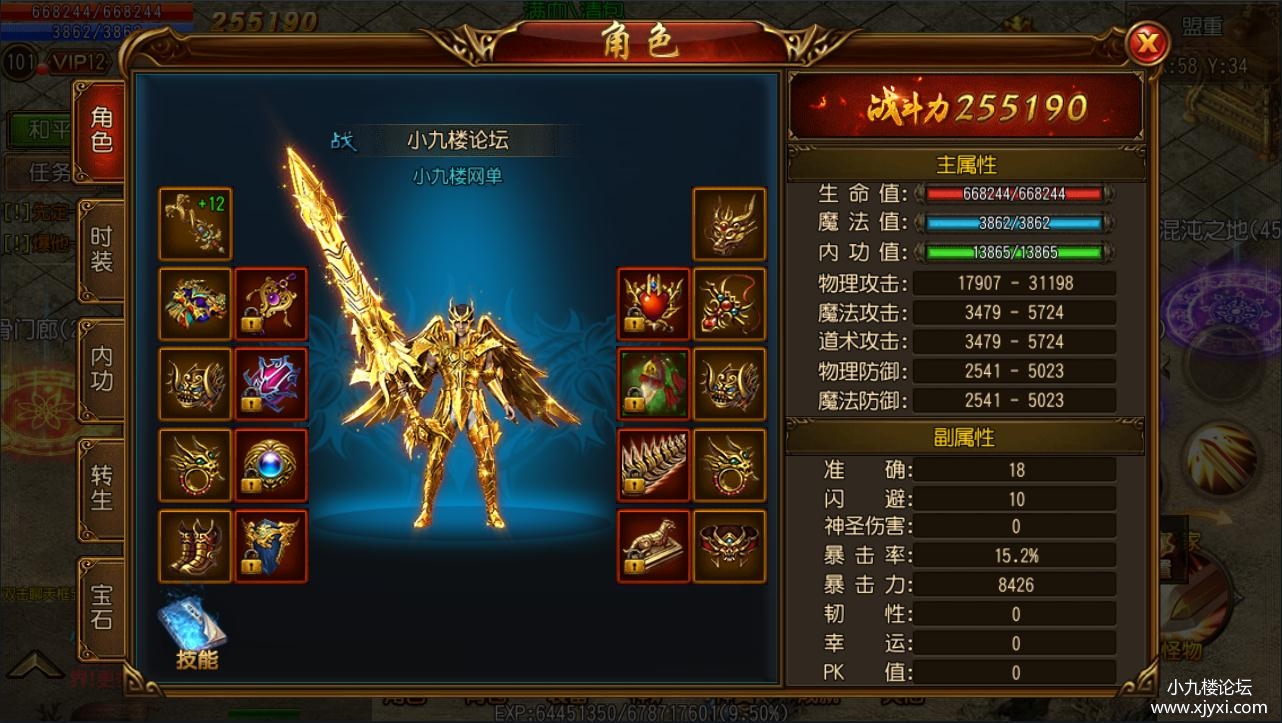Screen dimensions: 1282x723
Task: Click the red heart amulet slot
Action: [652, 305]
